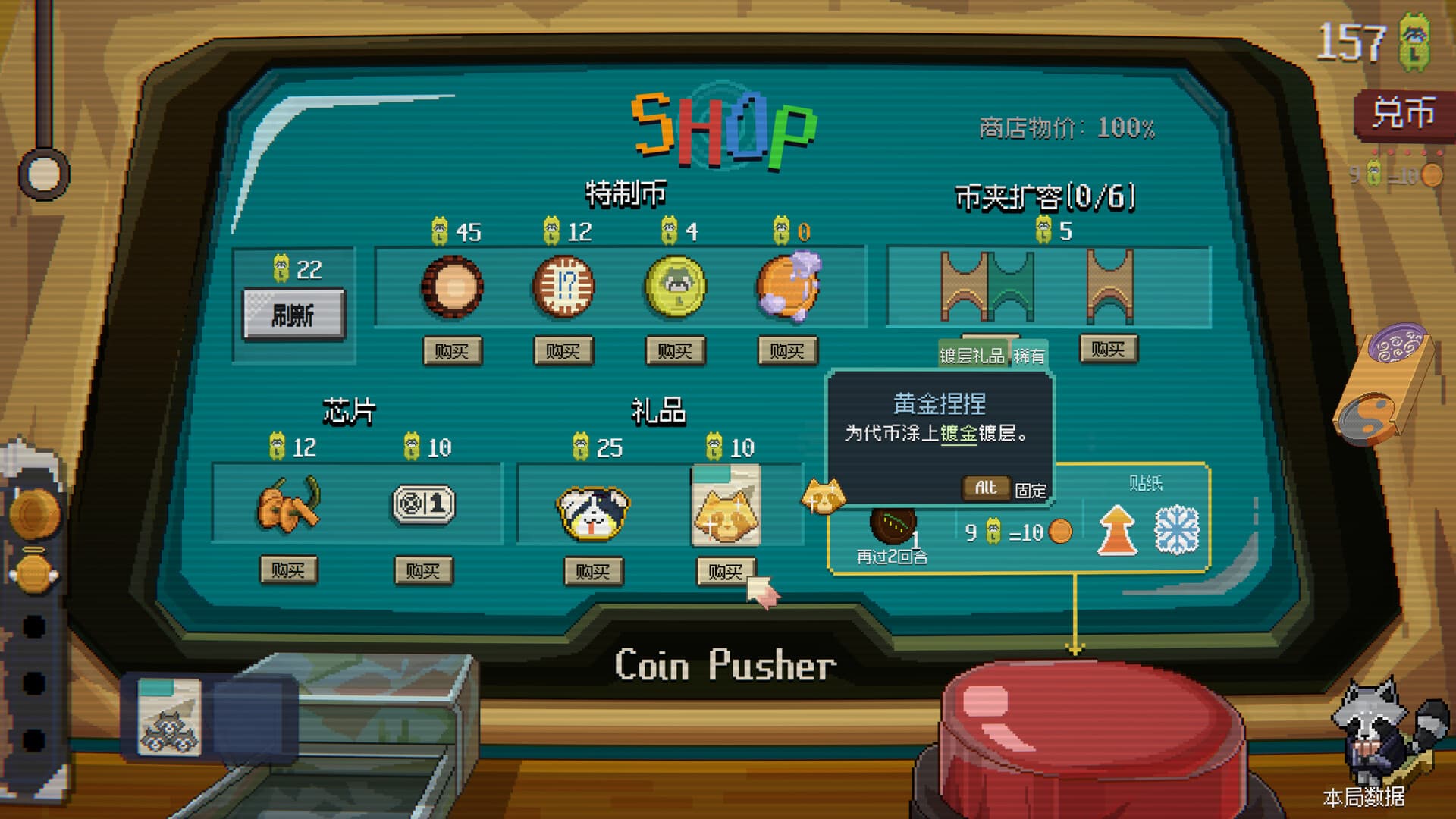The image size is (1456, 819).
Task: Buy the 45-cost brown special coin
Action: 452,351
